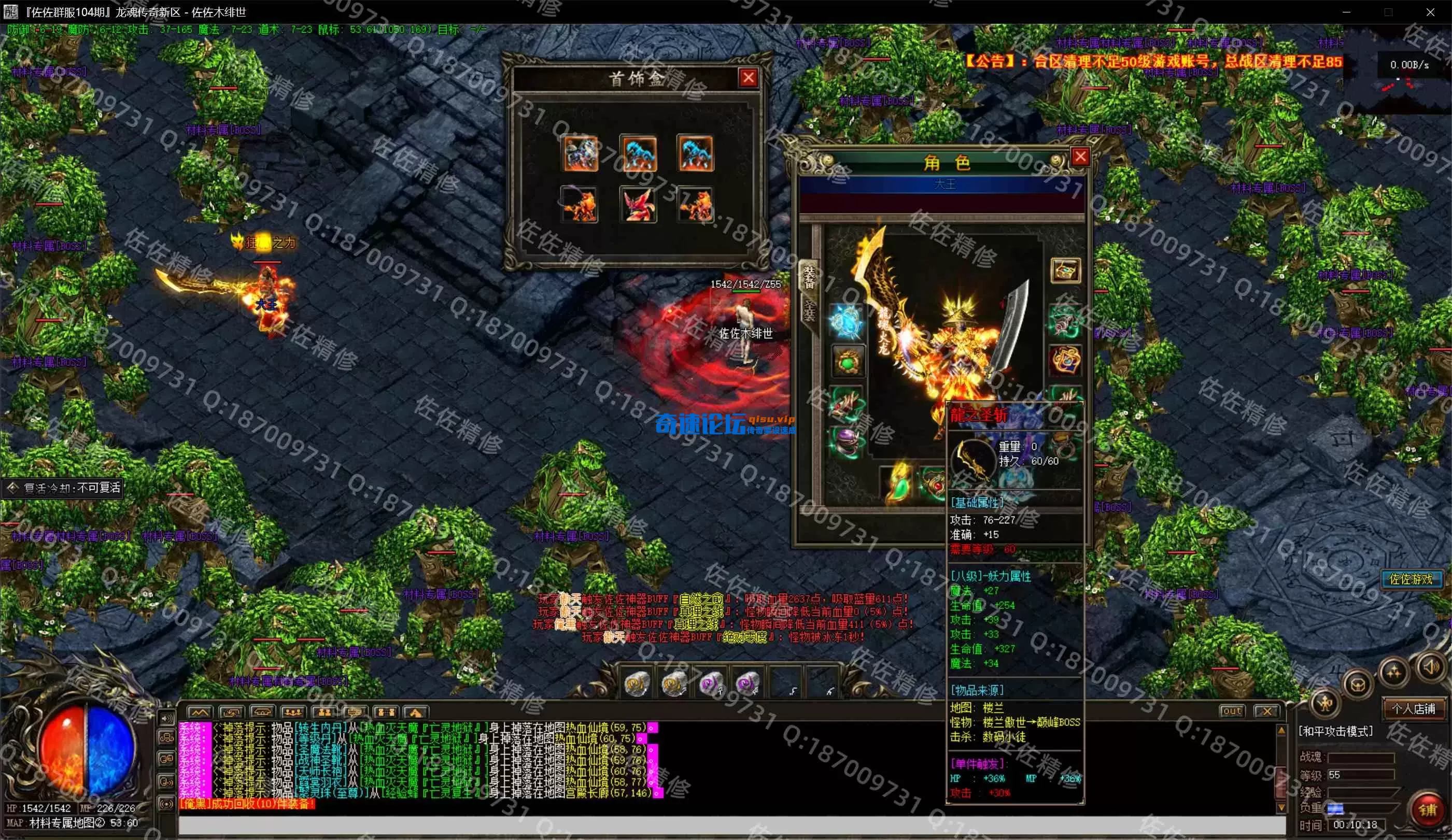Close the game window

pos(1430,12)
